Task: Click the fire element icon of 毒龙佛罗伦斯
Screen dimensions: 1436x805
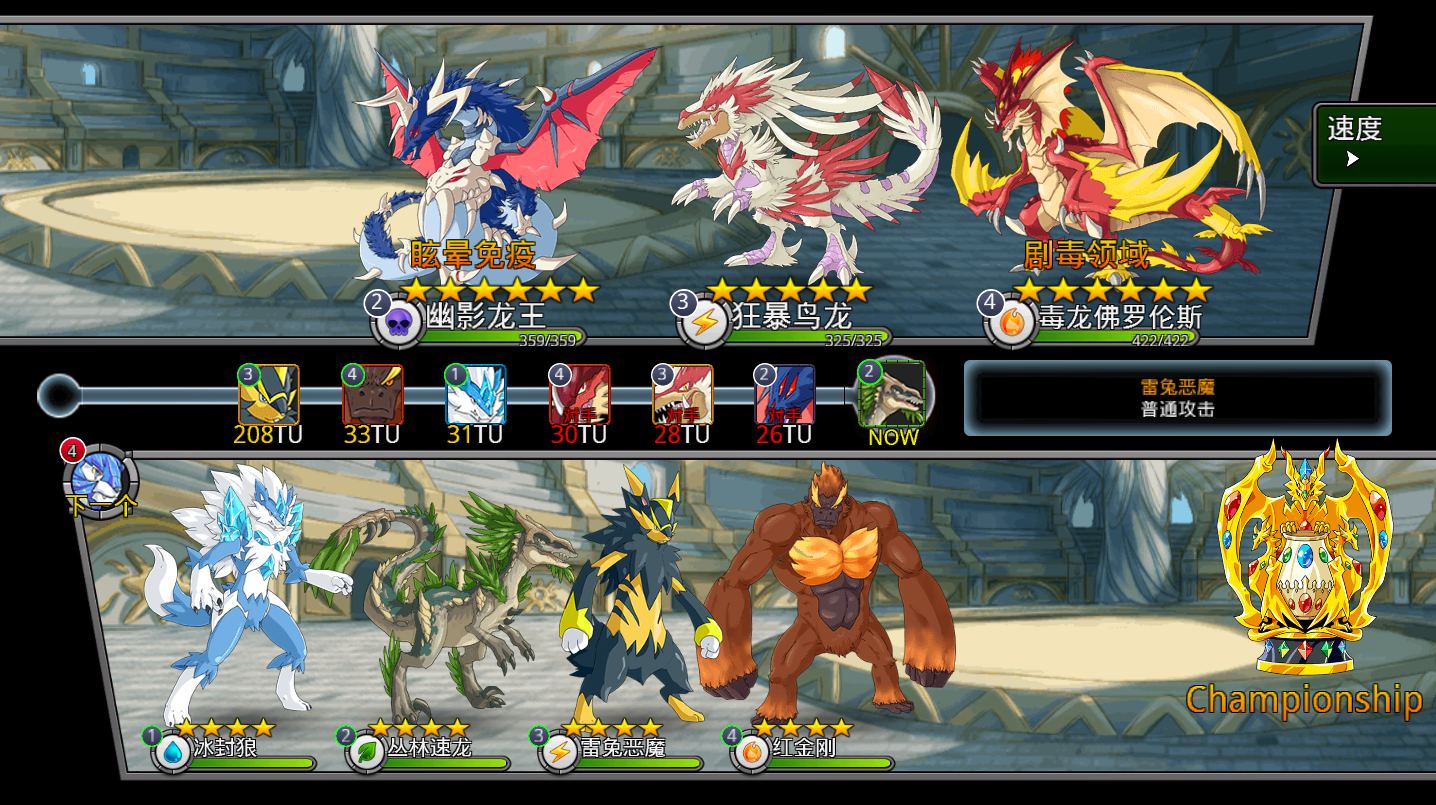Action: click(x=1012, y=323)
